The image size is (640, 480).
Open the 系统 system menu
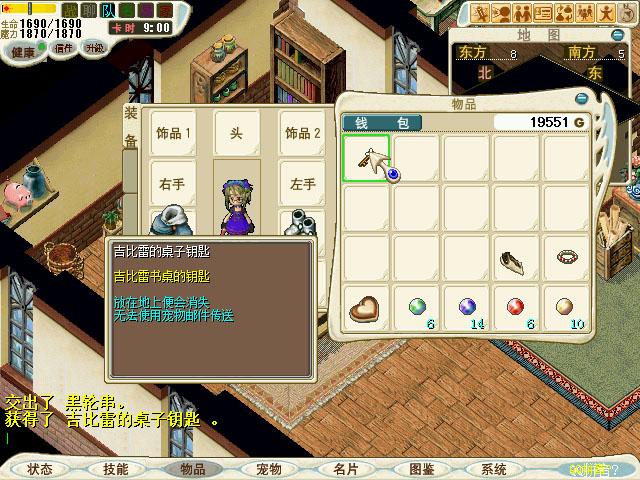(494, 469)
